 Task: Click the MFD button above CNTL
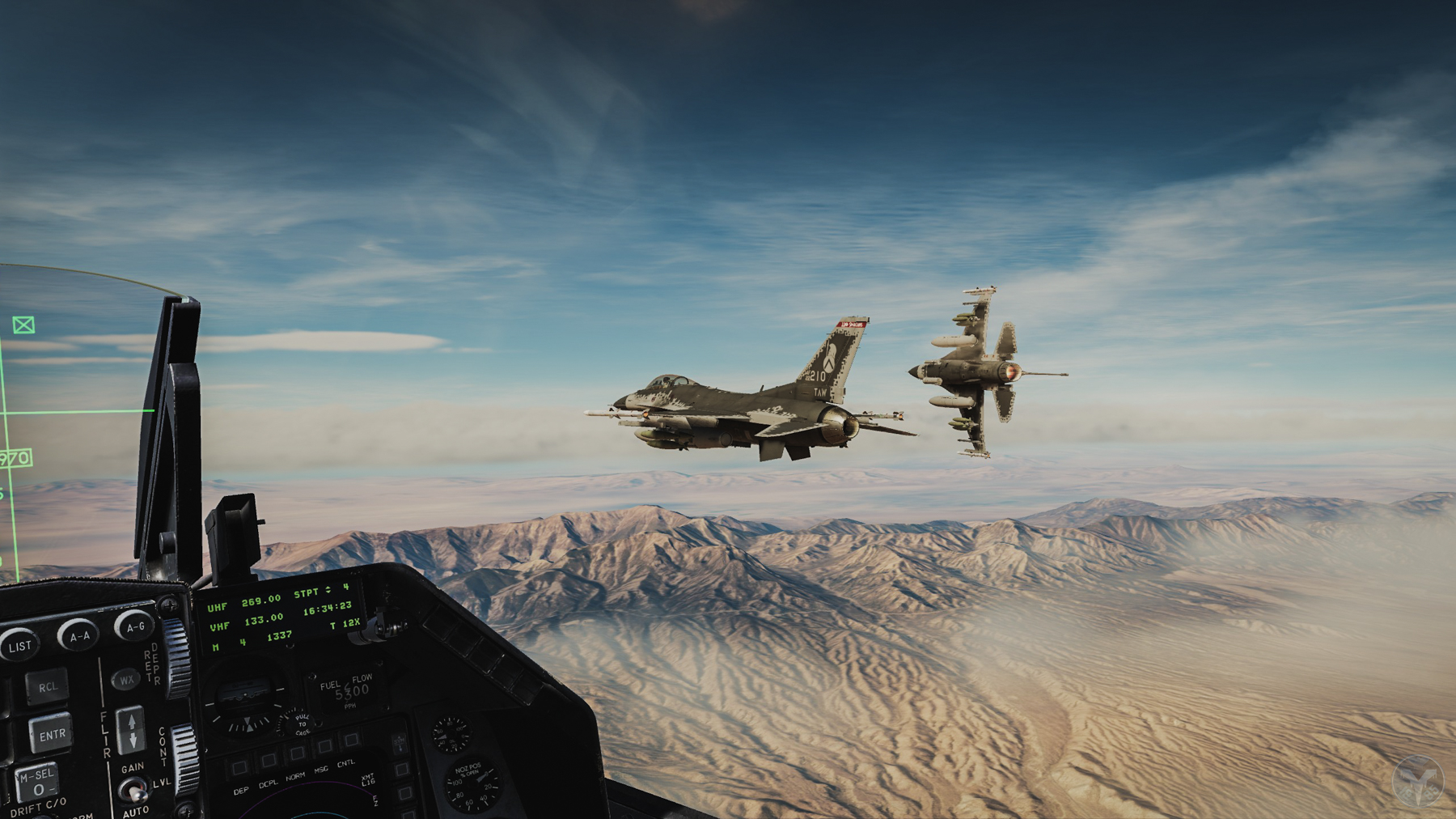[350, 740]
